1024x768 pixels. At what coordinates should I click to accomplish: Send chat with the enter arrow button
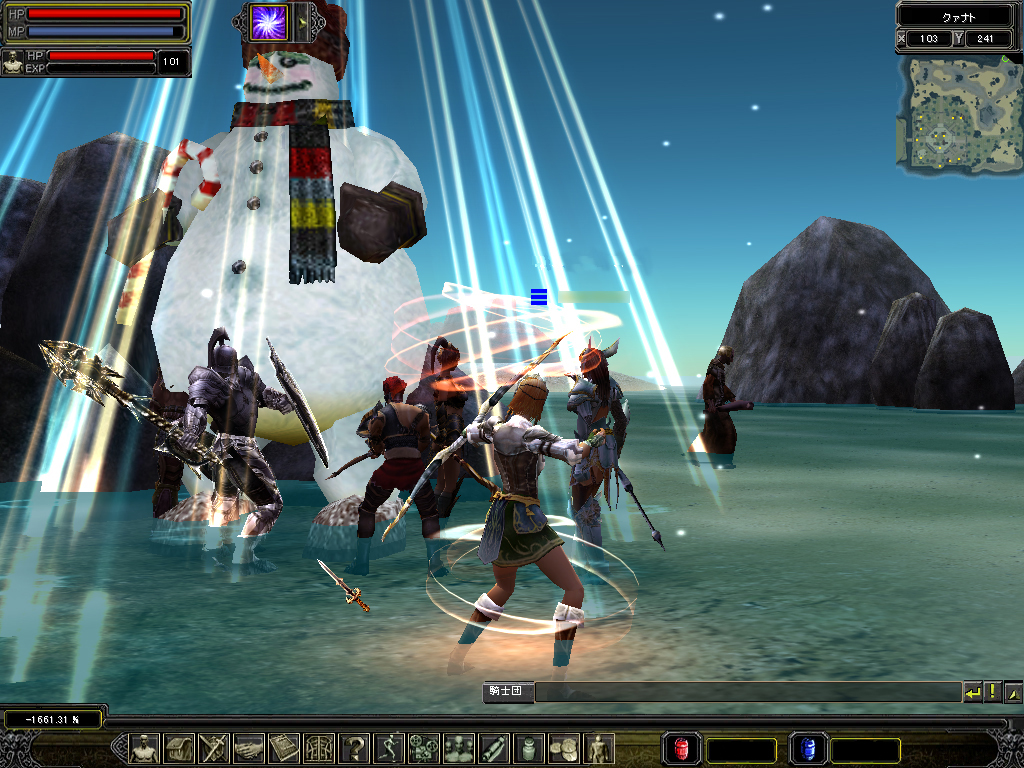point(972,692)
